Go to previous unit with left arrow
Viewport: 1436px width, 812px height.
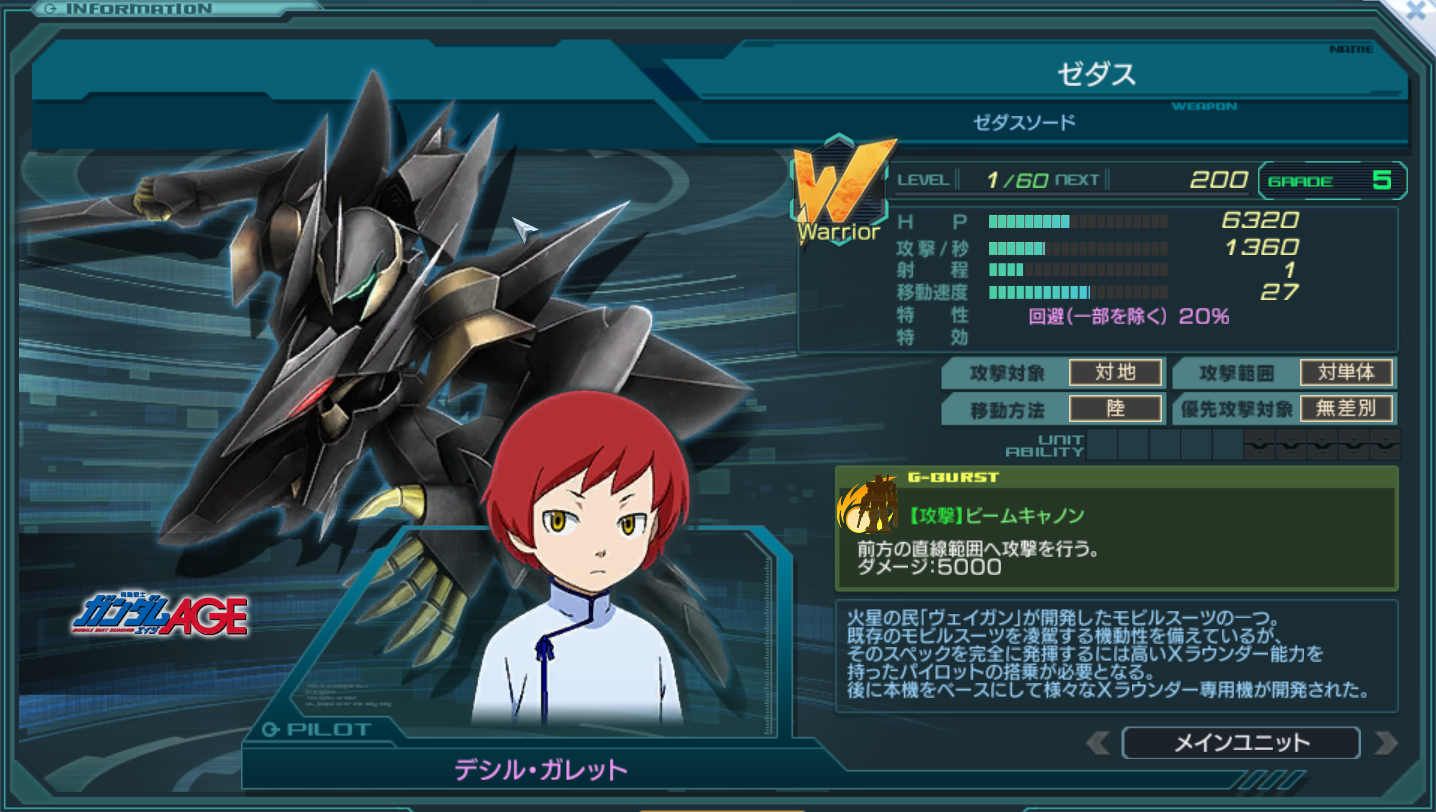(1097, 743)
